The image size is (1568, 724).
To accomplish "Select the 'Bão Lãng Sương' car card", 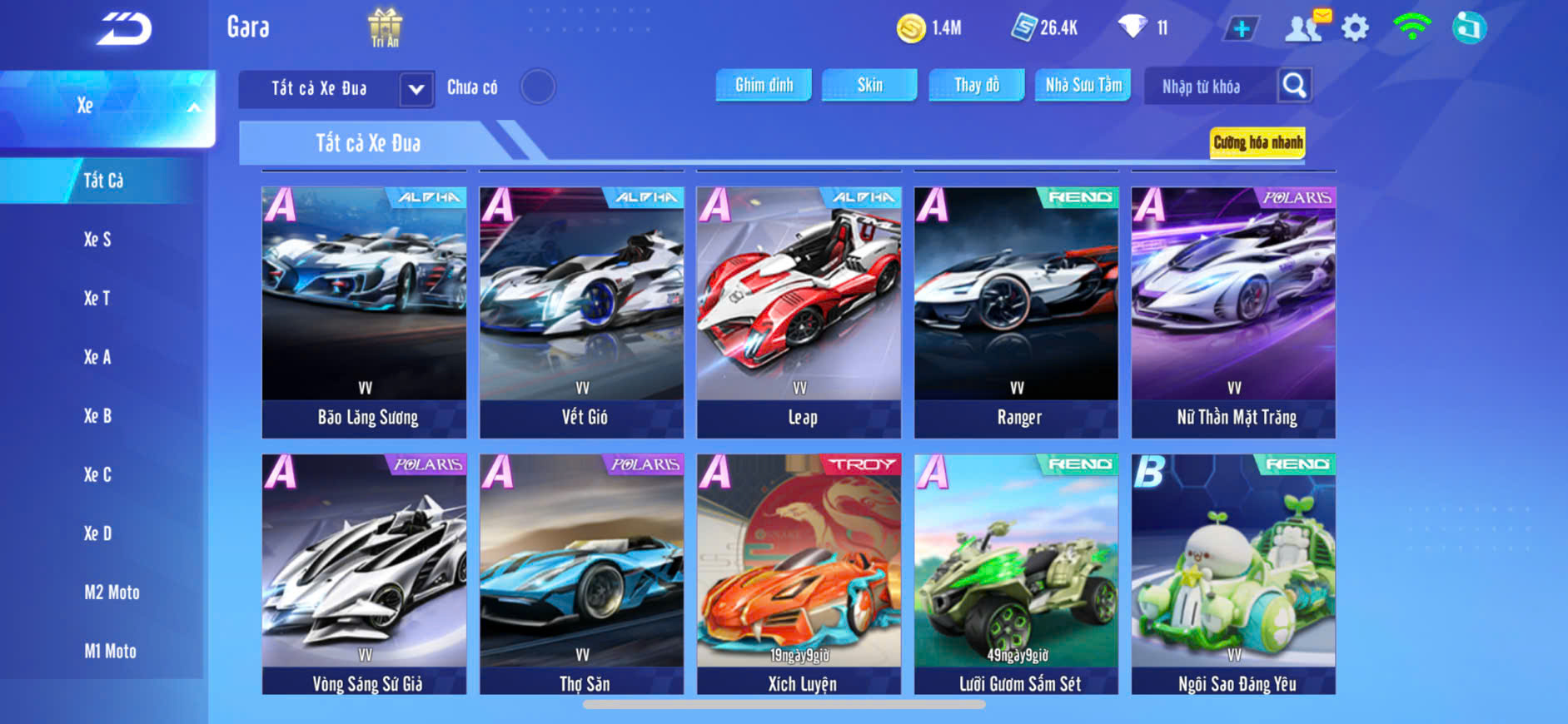I will (x=365, y=312).
